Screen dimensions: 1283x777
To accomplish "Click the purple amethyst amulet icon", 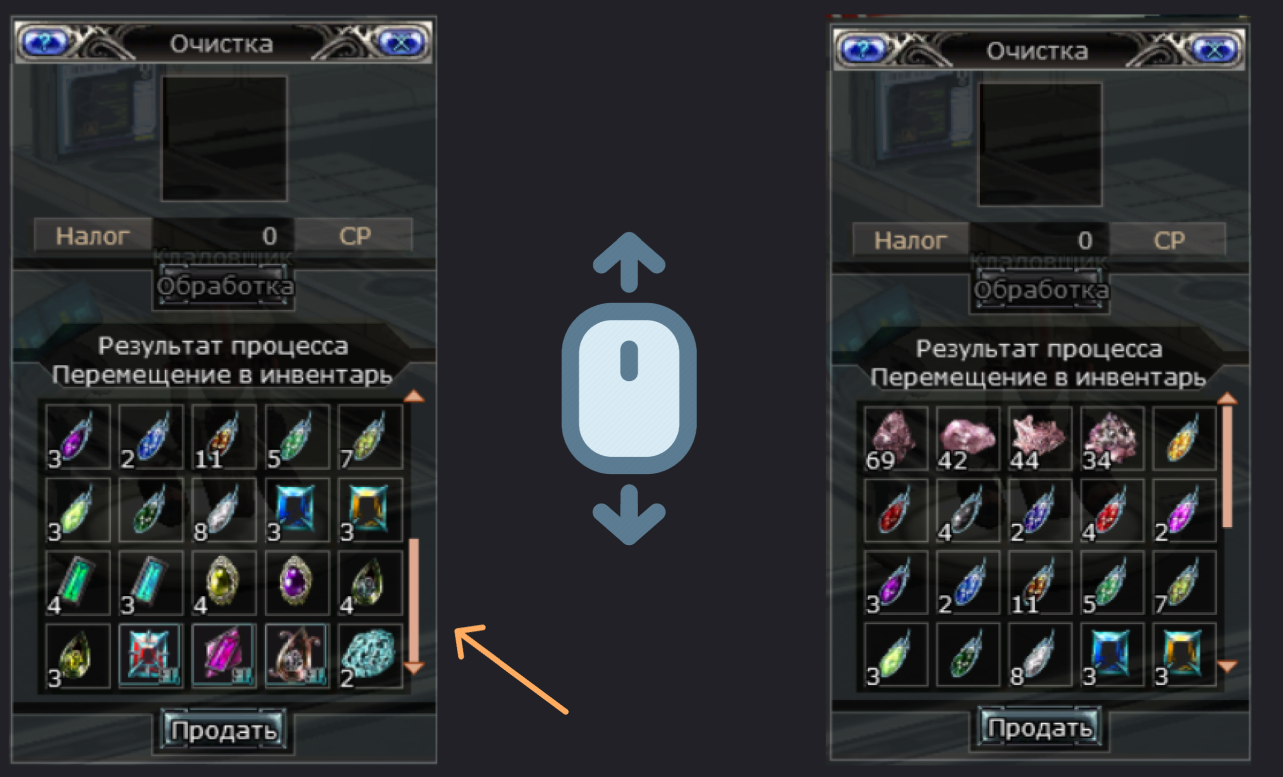I will [296, 583].
